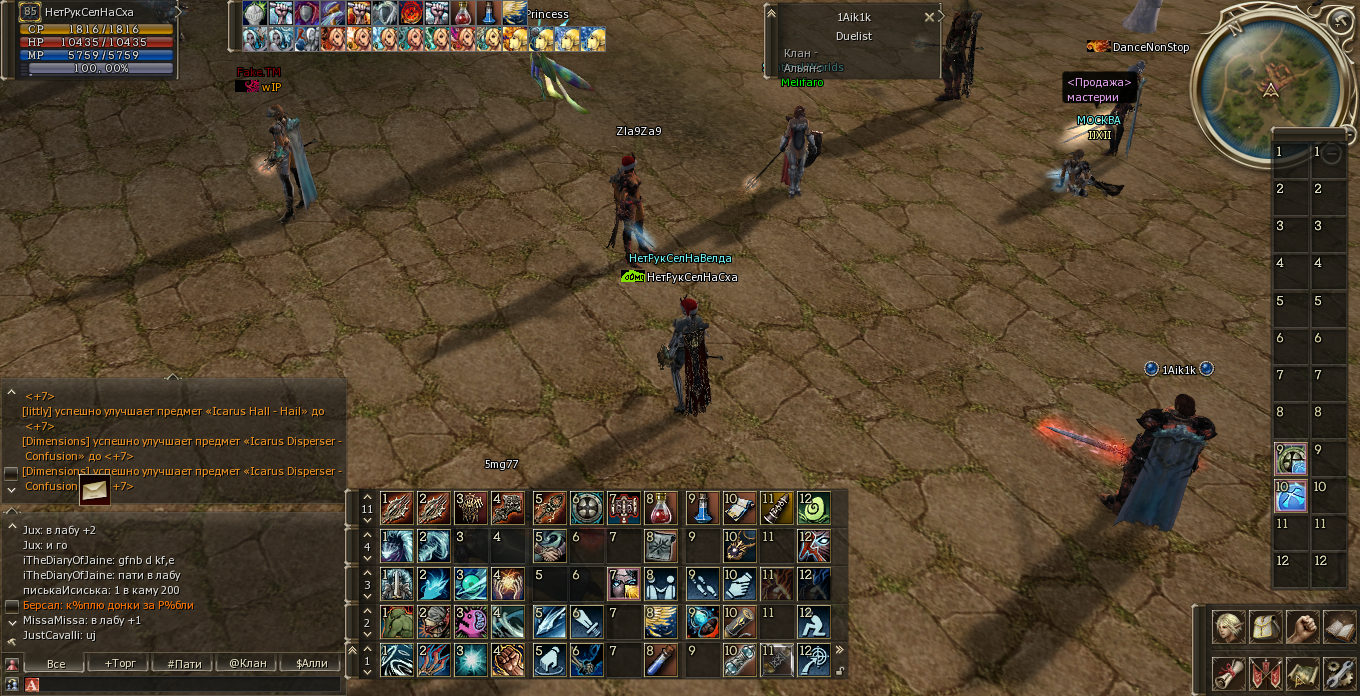Open the clan banners icon
The height and width of the screenshot is (696, 1360).
(x=1265, y=673)
